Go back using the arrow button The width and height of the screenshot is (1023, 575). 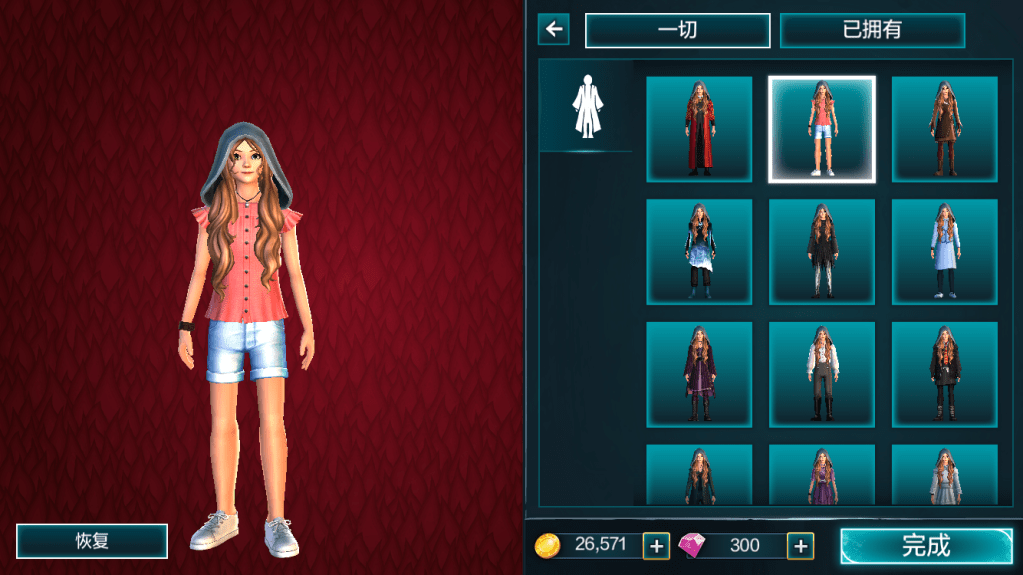tap(553, 29)
